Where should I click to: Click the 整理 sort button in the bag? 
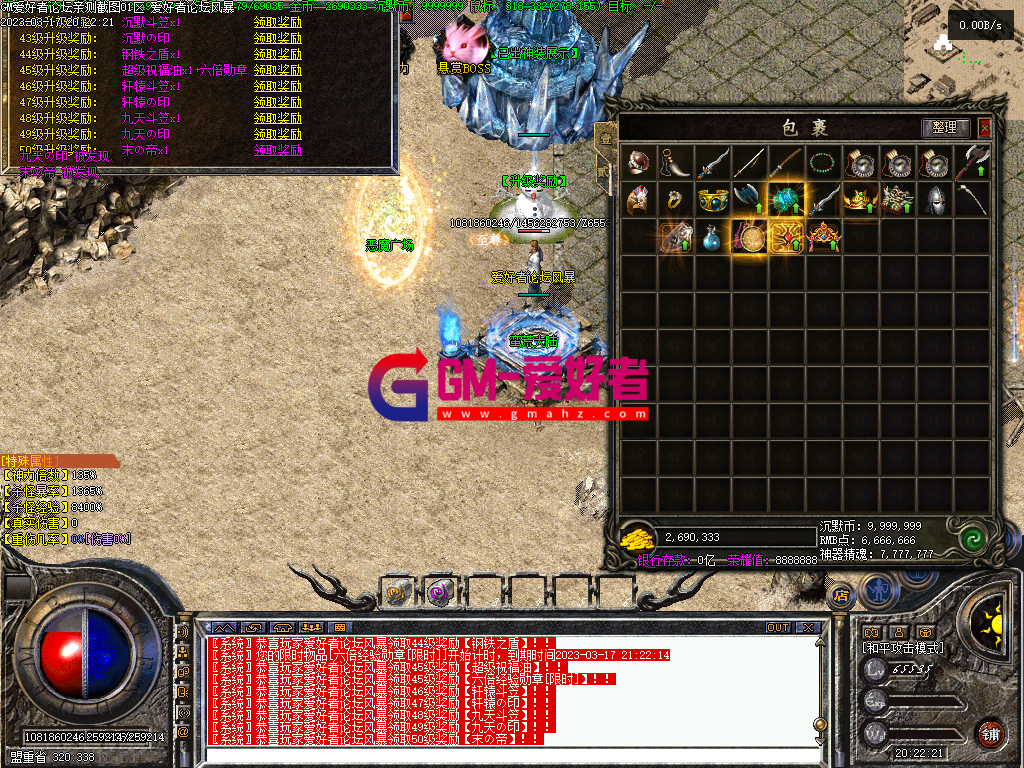(945, 128)
